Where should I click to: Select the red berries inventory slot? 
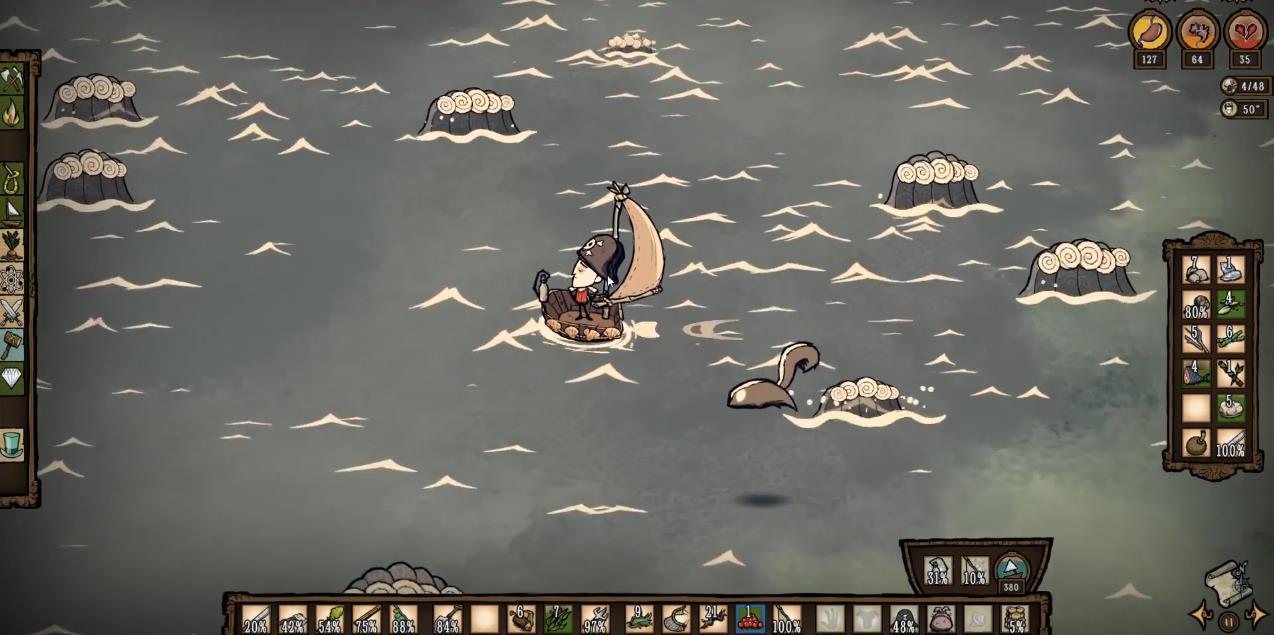click(x=750, y=619)
